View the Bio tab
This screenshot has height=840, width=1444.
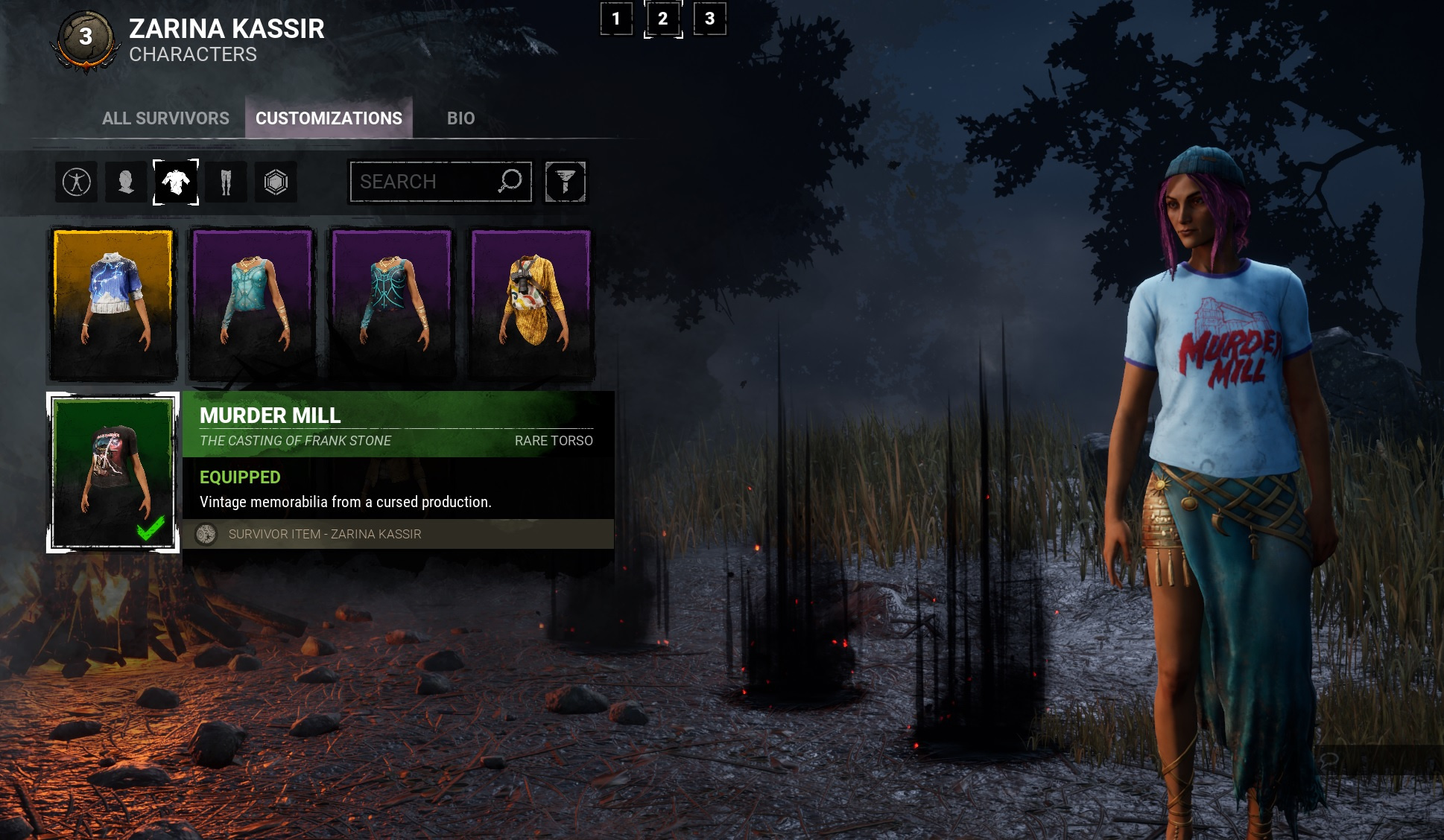pos(460,118)
